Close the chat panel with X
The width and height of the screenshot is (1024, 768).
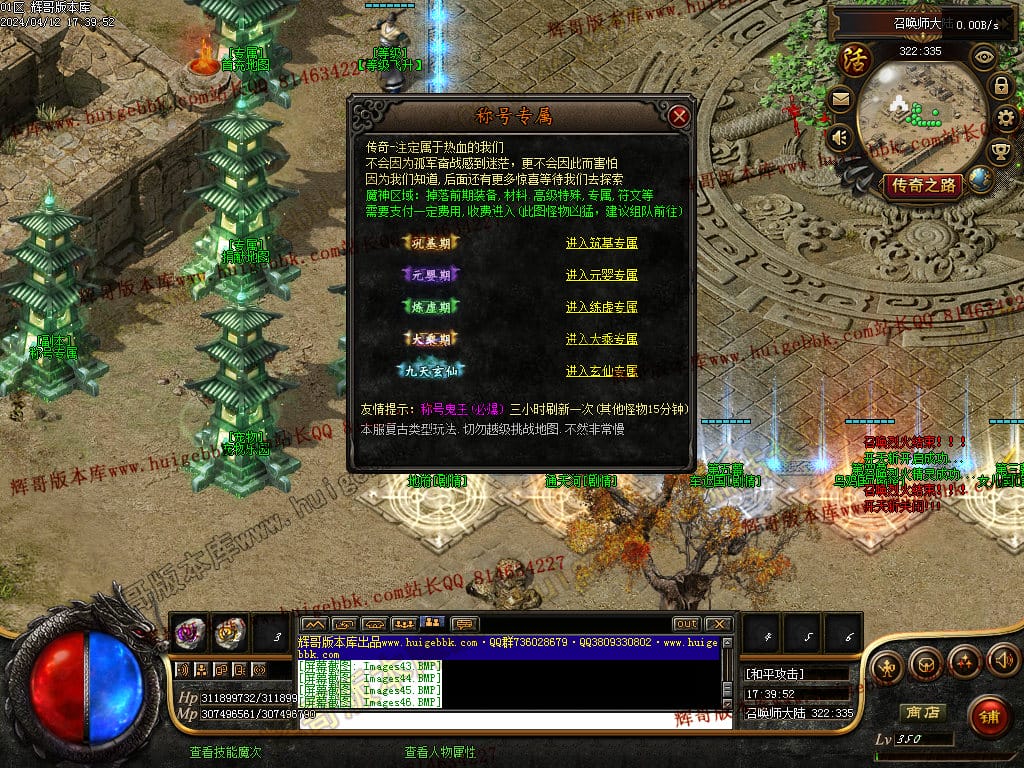[719, 624]
